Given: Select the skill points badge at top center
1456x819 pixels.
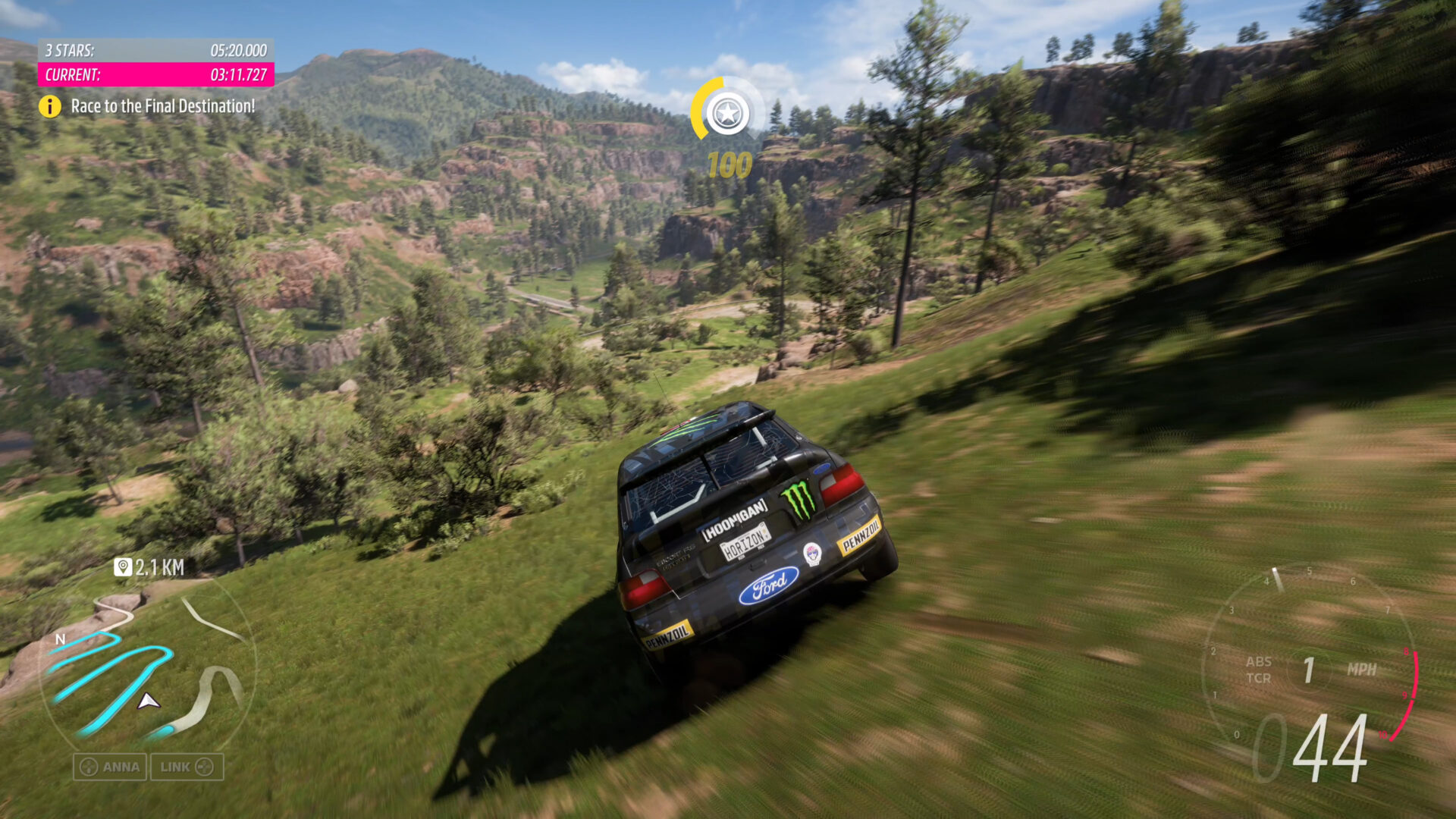Looking at the screenshot, I should pos(727,112).
